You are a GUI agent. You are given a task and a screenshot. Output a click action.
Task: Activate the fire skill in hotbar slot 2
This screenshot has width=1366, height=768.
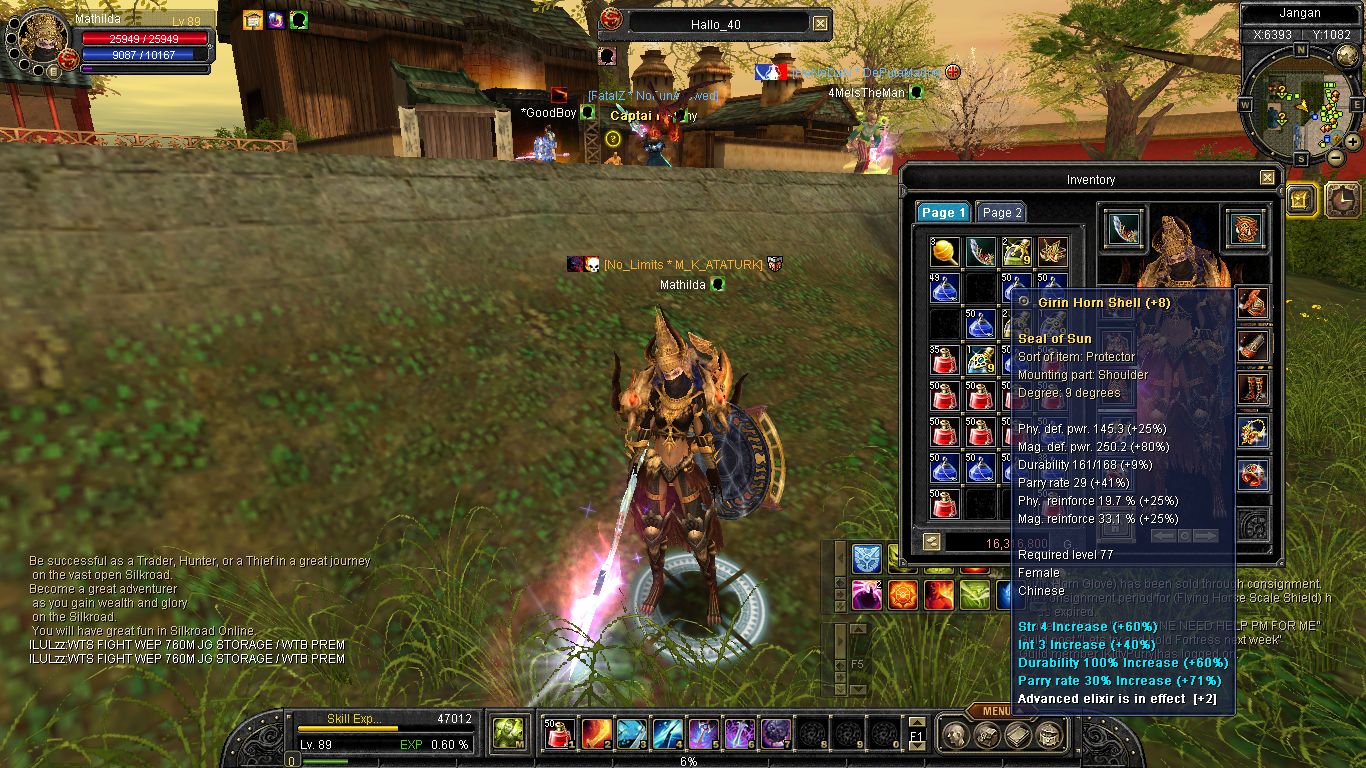tap(597, 735)
